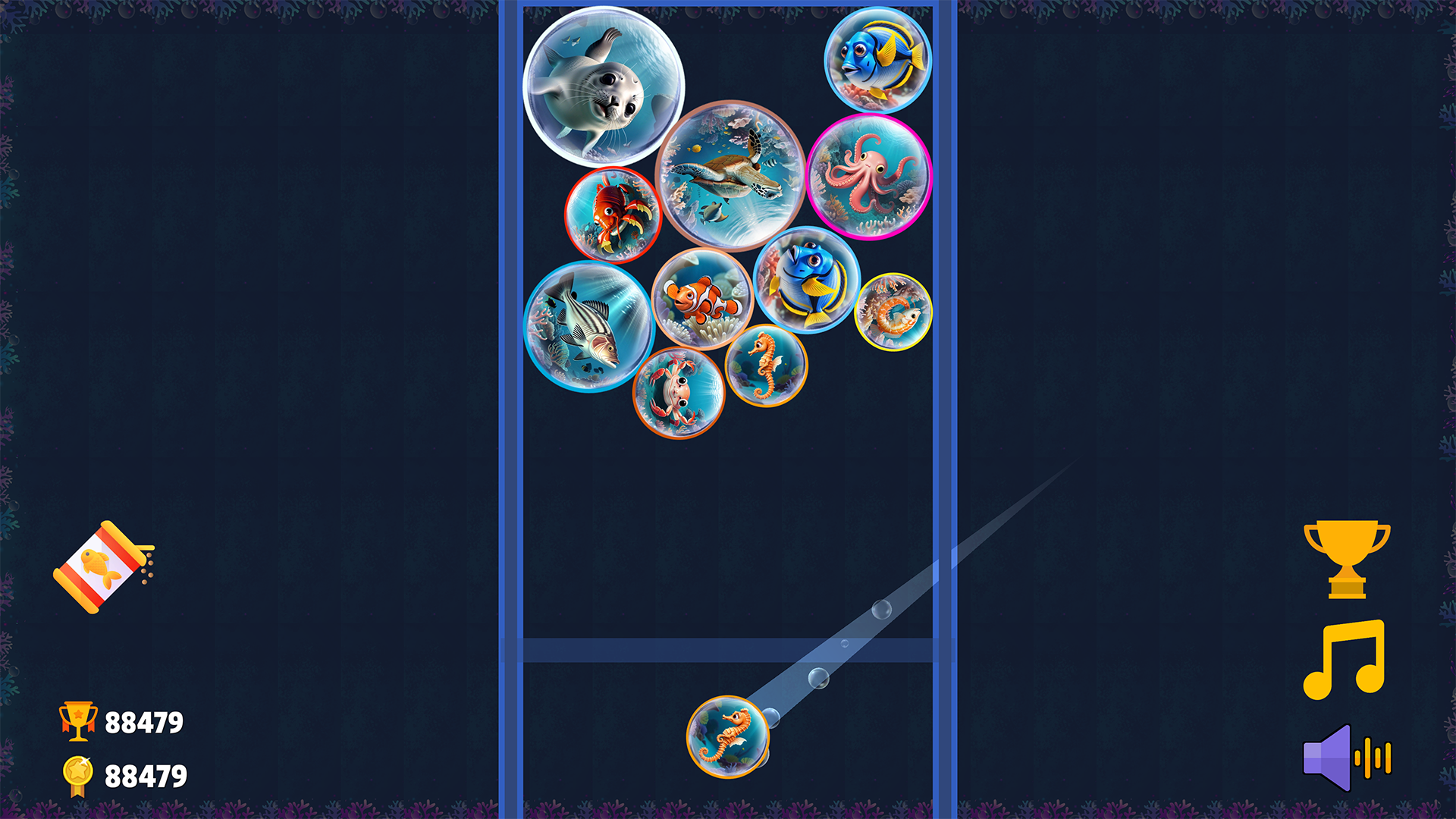Select the shrimp bubble with yellow ring
This screenshot has width=1456, height=819.
point(895,311)
